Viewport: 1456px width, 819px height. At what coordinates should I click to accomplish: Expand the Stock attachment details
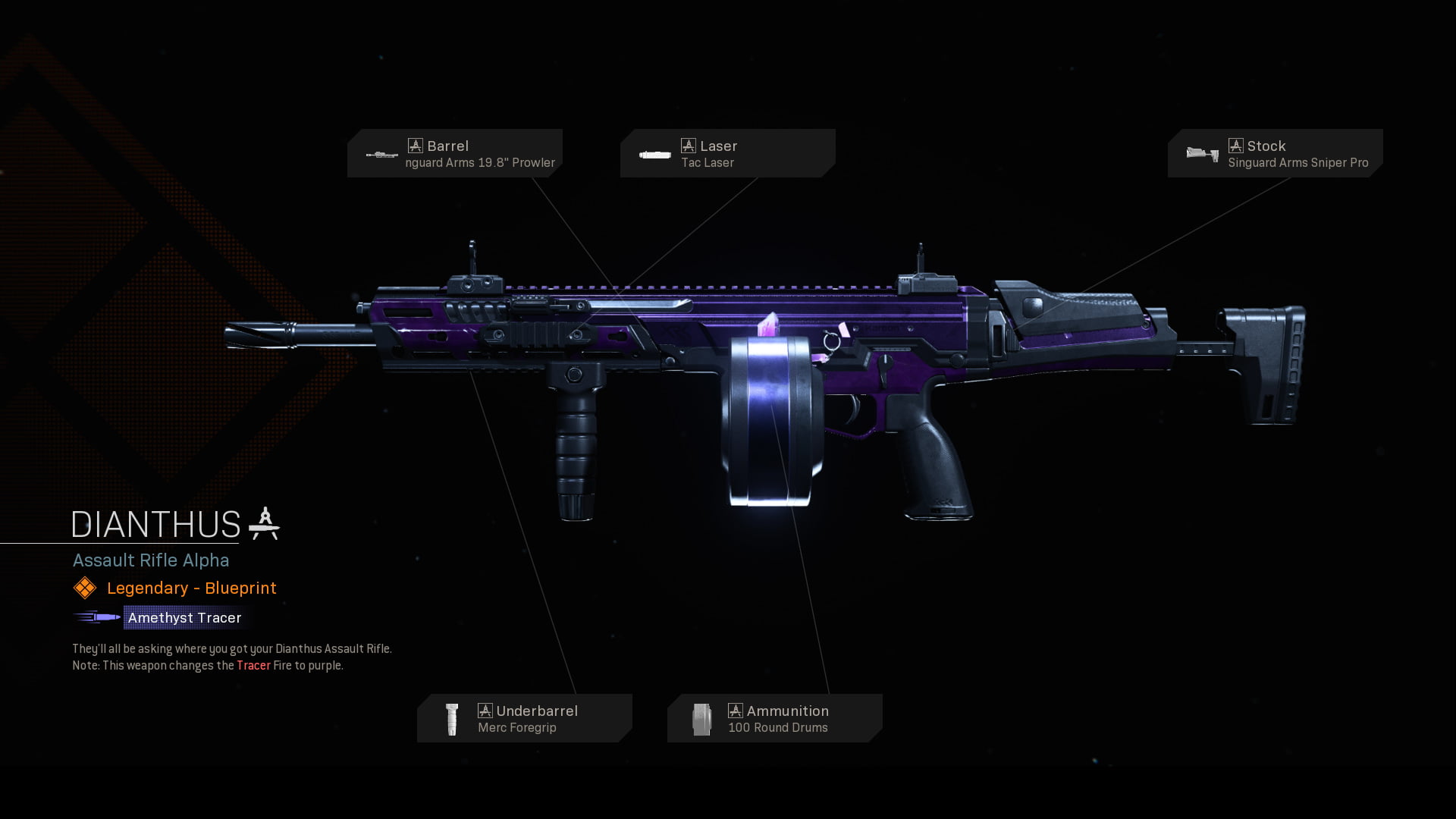pos(1275,152)
